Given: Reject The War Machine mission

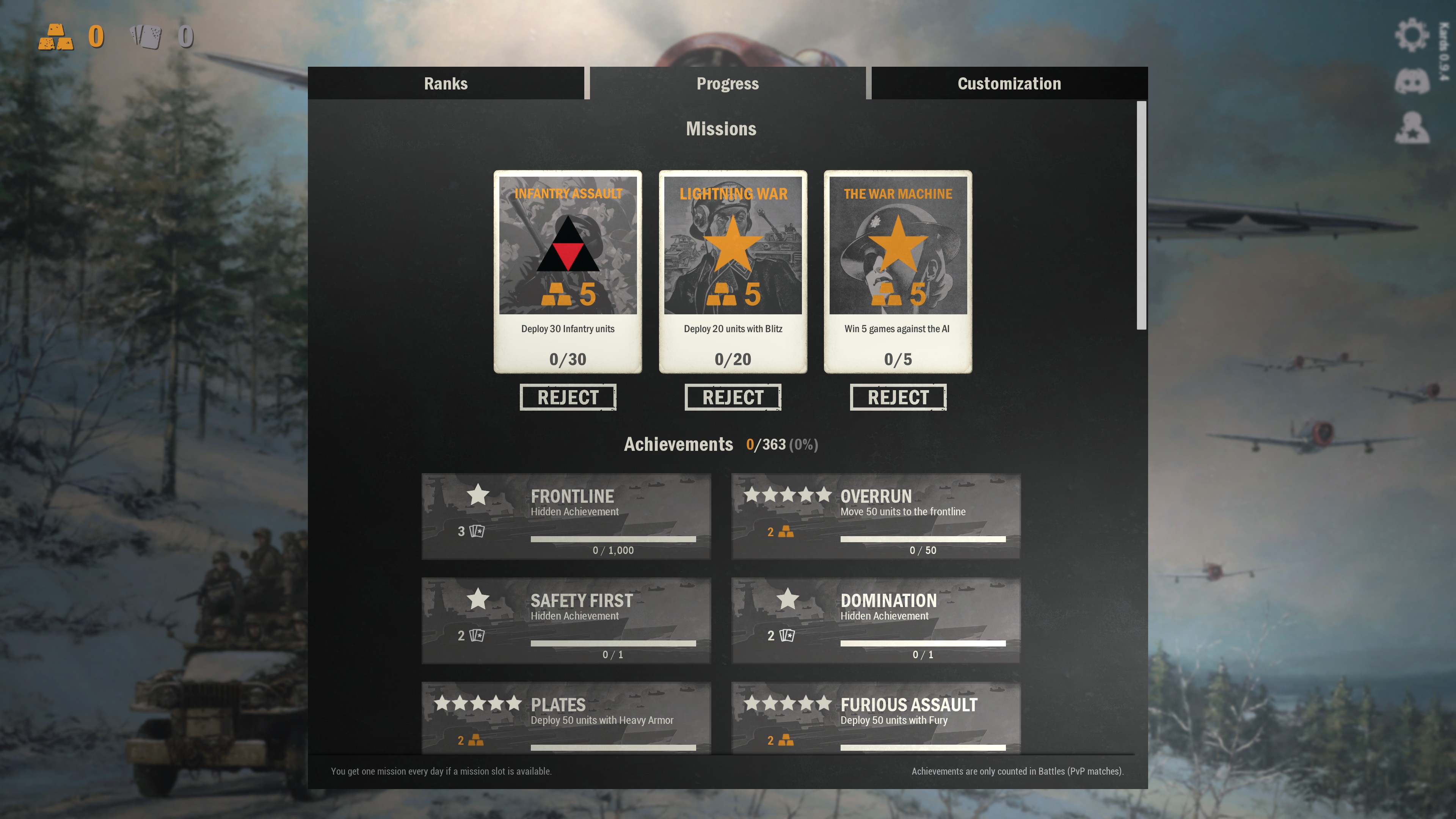Looking at the screenshot, I should 897,397.
